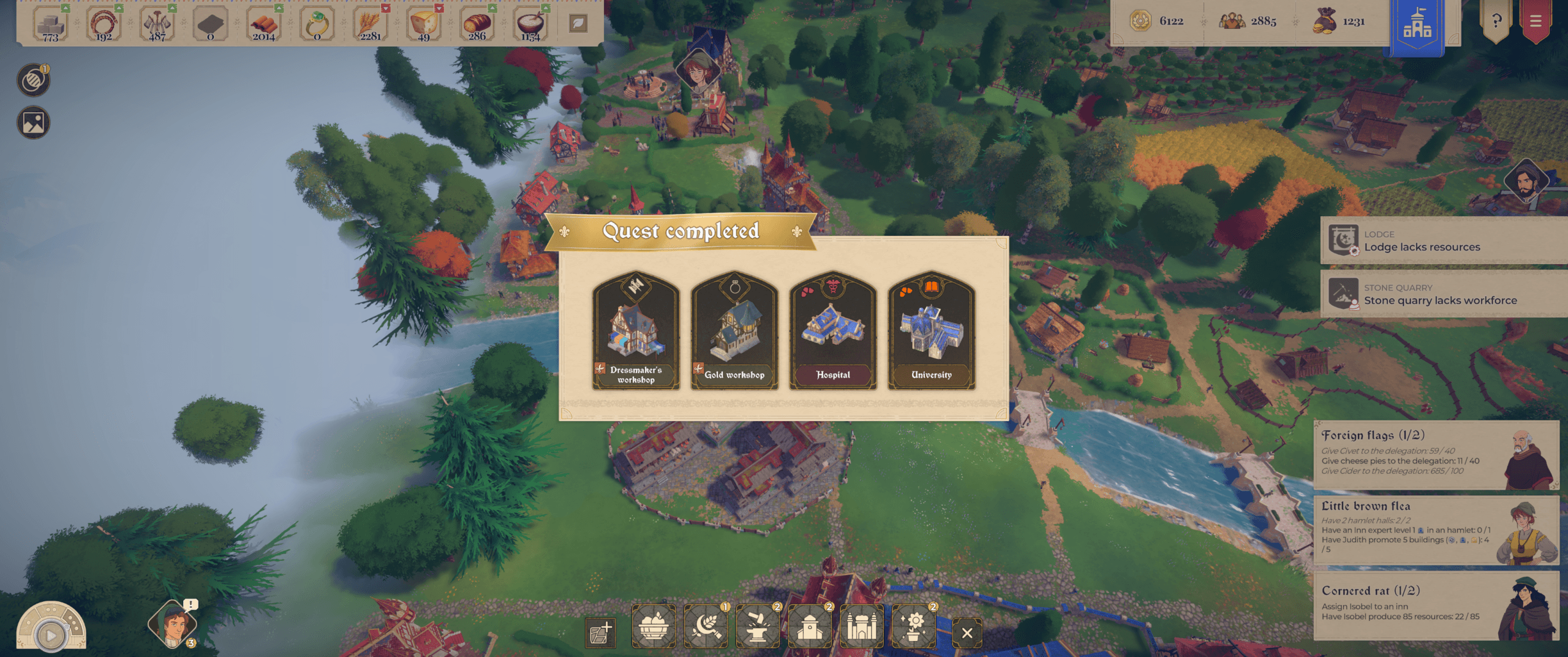Screen dimensions: 1568x657
Task: Open the blue town banner
Action: 1417,26
